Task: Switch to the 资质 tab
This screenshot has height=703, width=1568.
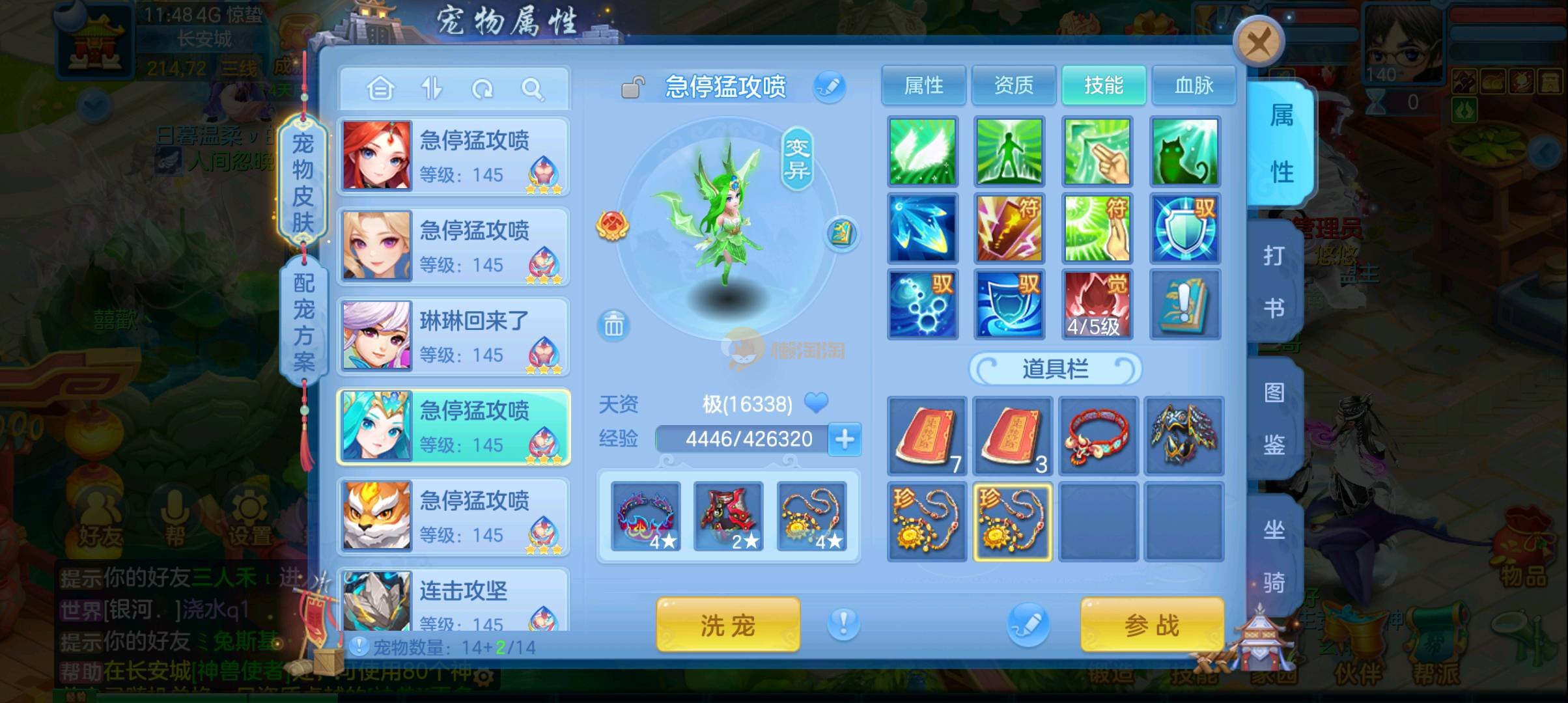Action: point(1013,85)
